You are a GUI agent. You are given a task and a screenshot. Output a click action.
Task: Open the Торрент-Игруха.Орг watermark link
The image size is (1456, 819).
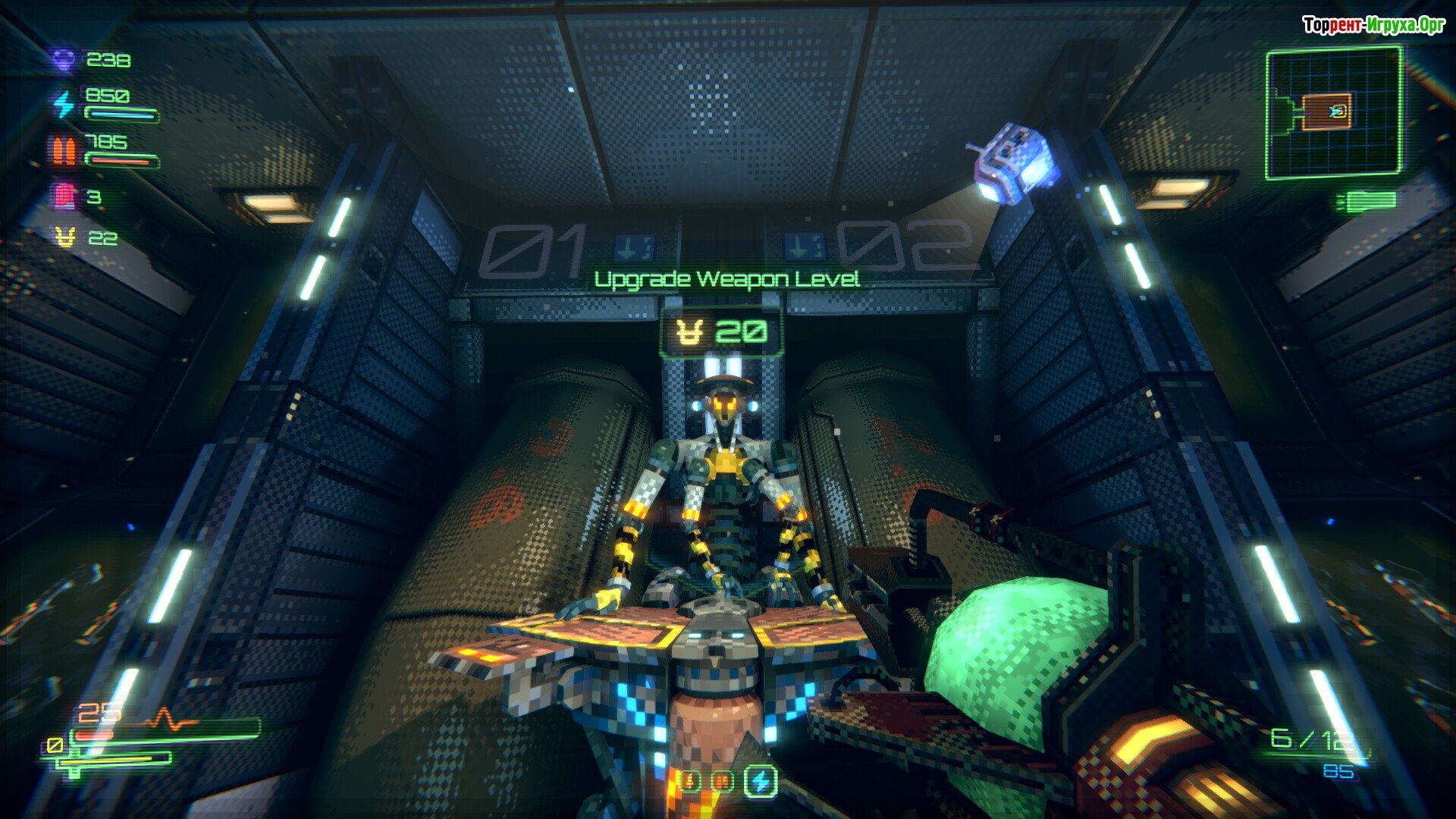(x=1373, y=26)
